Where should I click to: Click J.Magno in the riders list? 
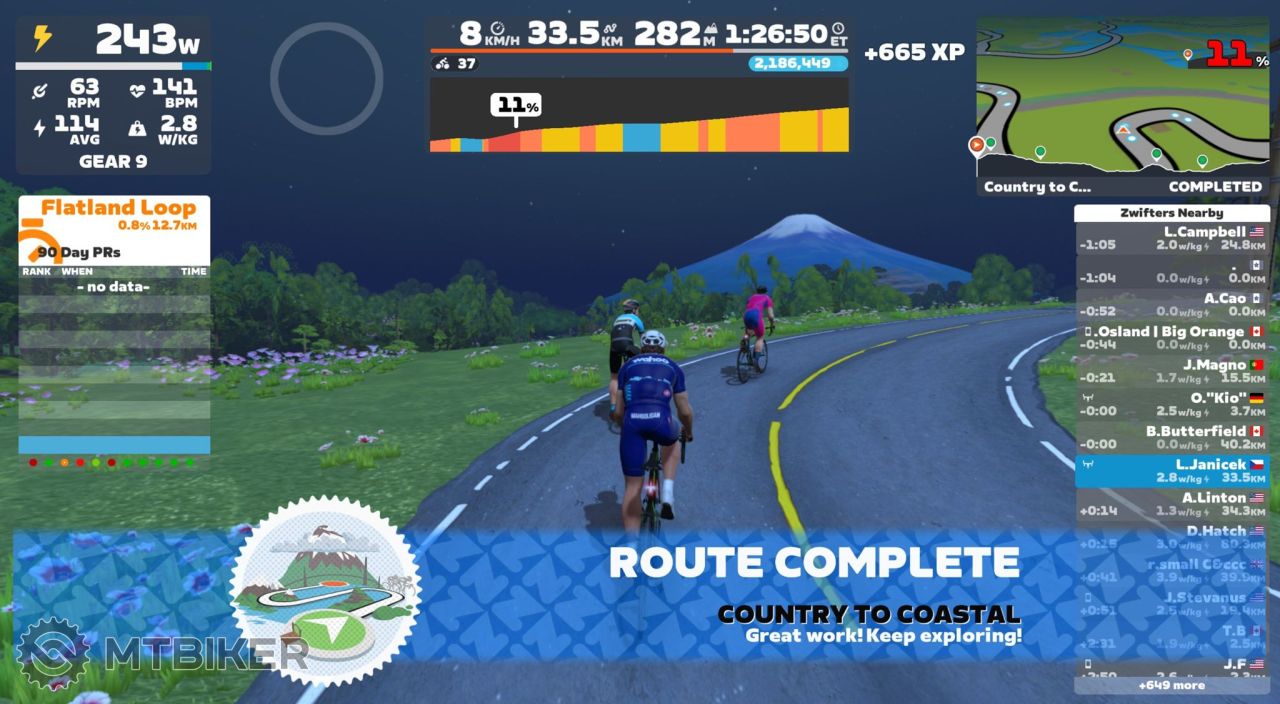[1171, 371]
